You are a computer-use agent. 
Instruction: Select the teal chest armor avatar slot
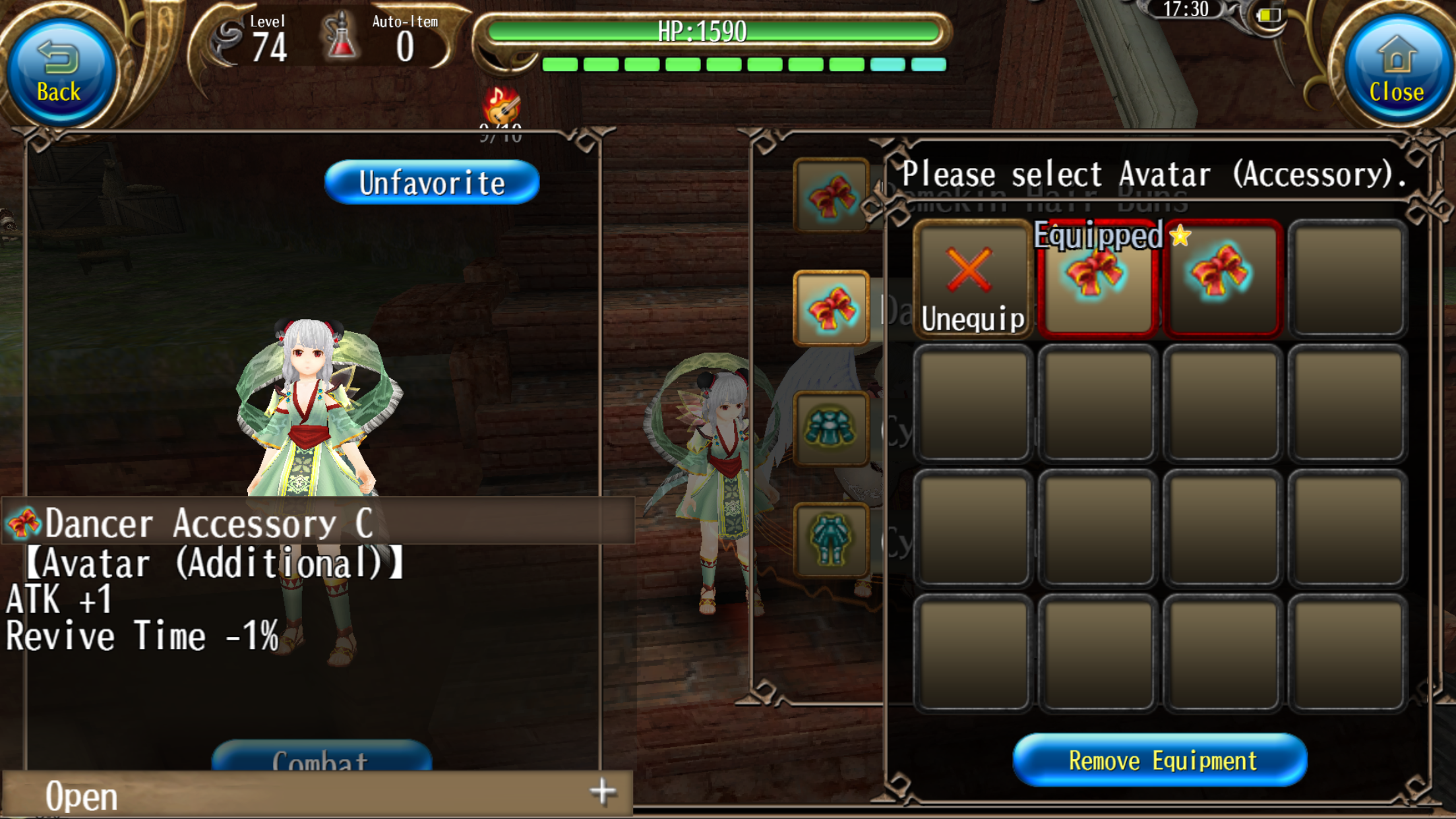(831, 429)
